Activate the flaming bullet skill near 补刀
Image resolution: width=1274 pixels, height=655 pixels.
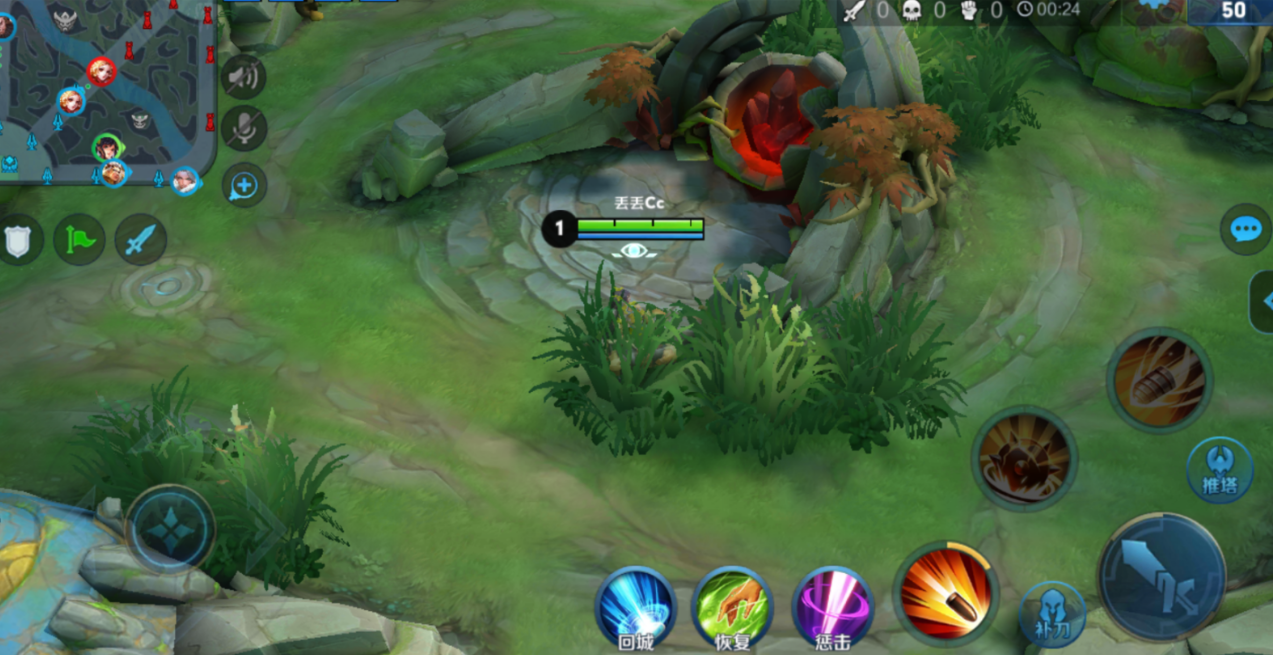click(x=945, y=592)
